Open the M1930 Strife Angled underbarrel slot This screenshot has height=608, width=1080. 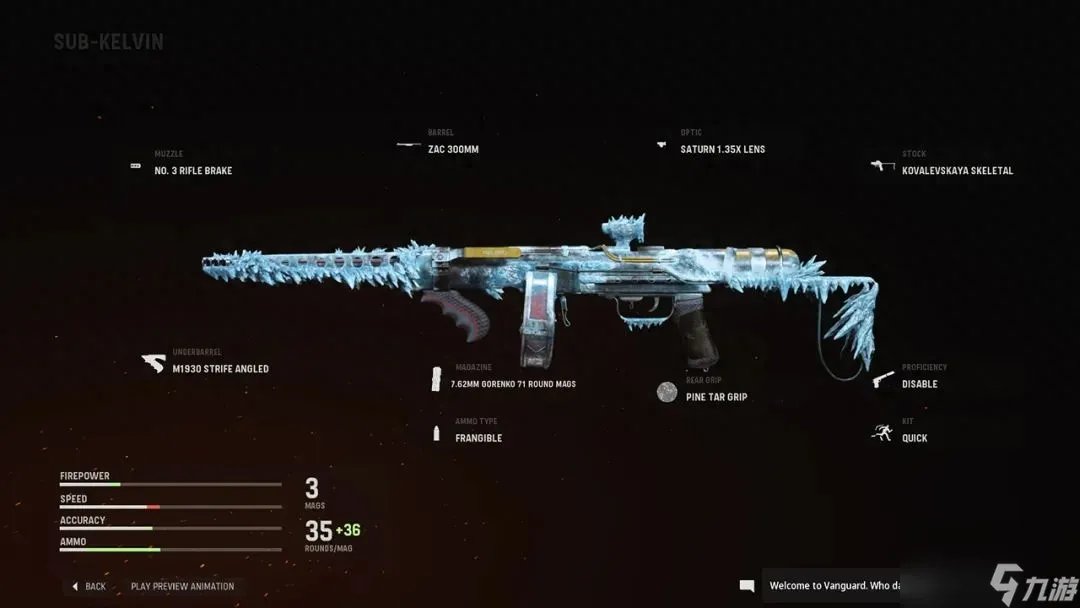[220, 369]
